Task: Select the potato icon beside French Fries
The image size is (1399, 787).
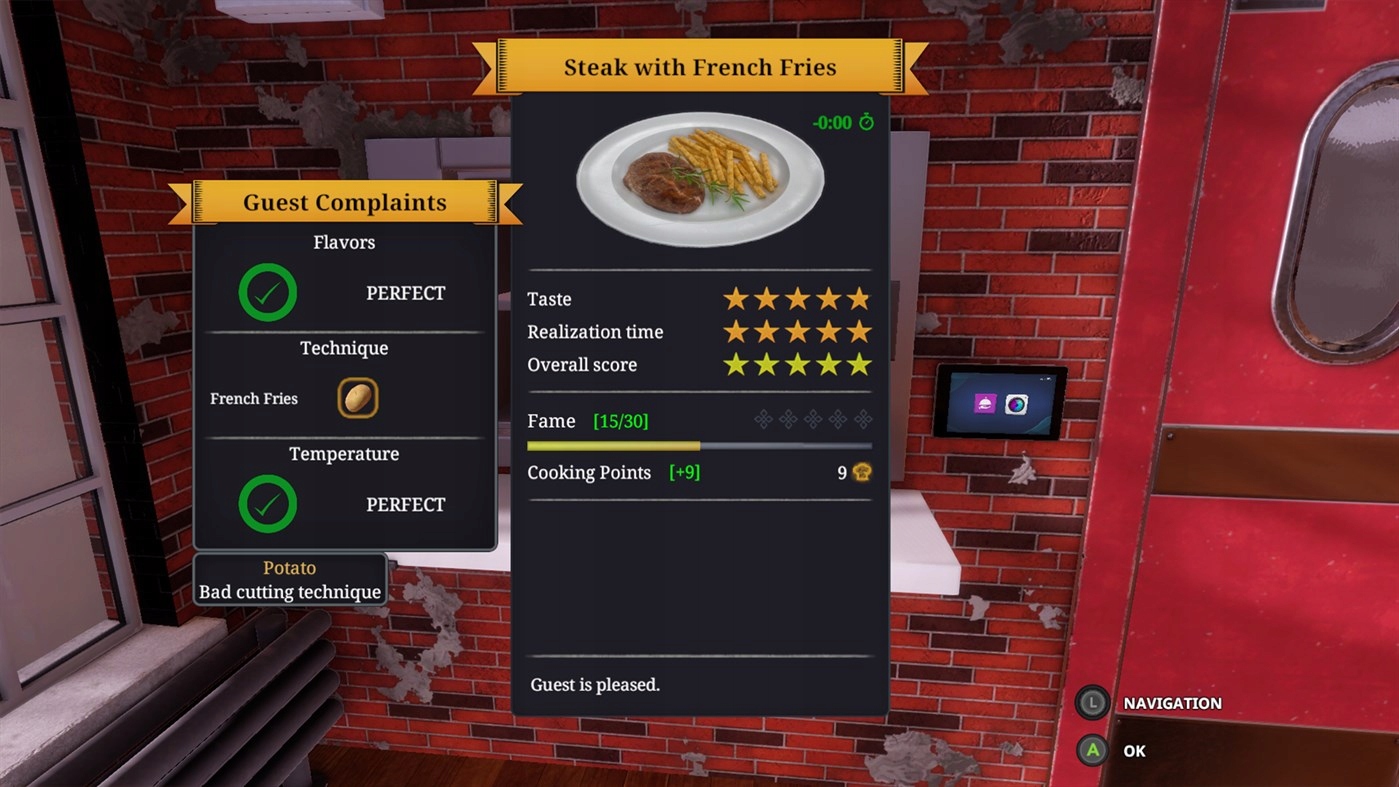Action: [357, 397]
